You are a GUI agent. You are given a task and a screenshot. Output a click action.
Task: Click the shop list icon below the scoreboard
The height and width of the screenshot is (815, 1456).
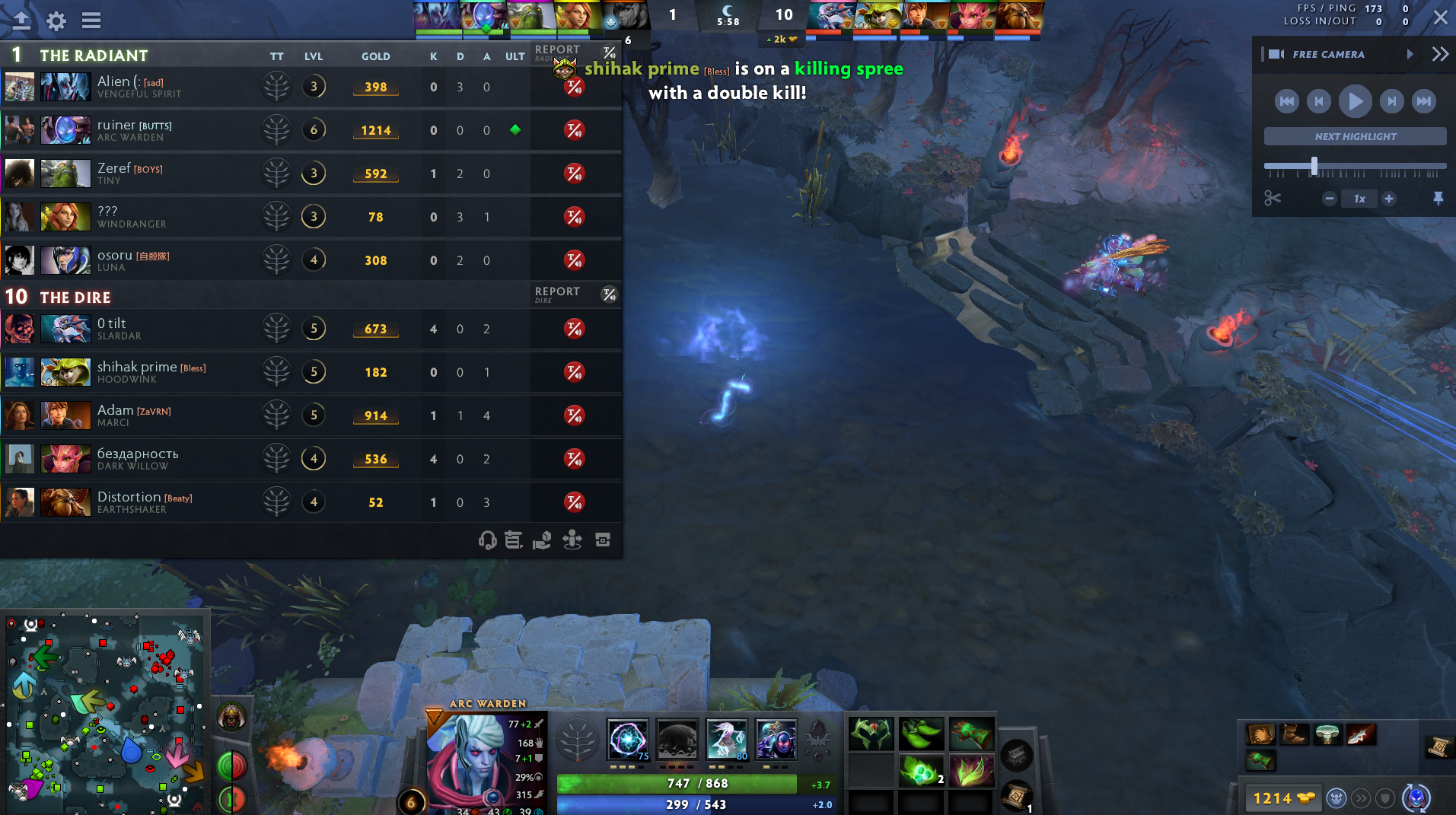point(513,540)
